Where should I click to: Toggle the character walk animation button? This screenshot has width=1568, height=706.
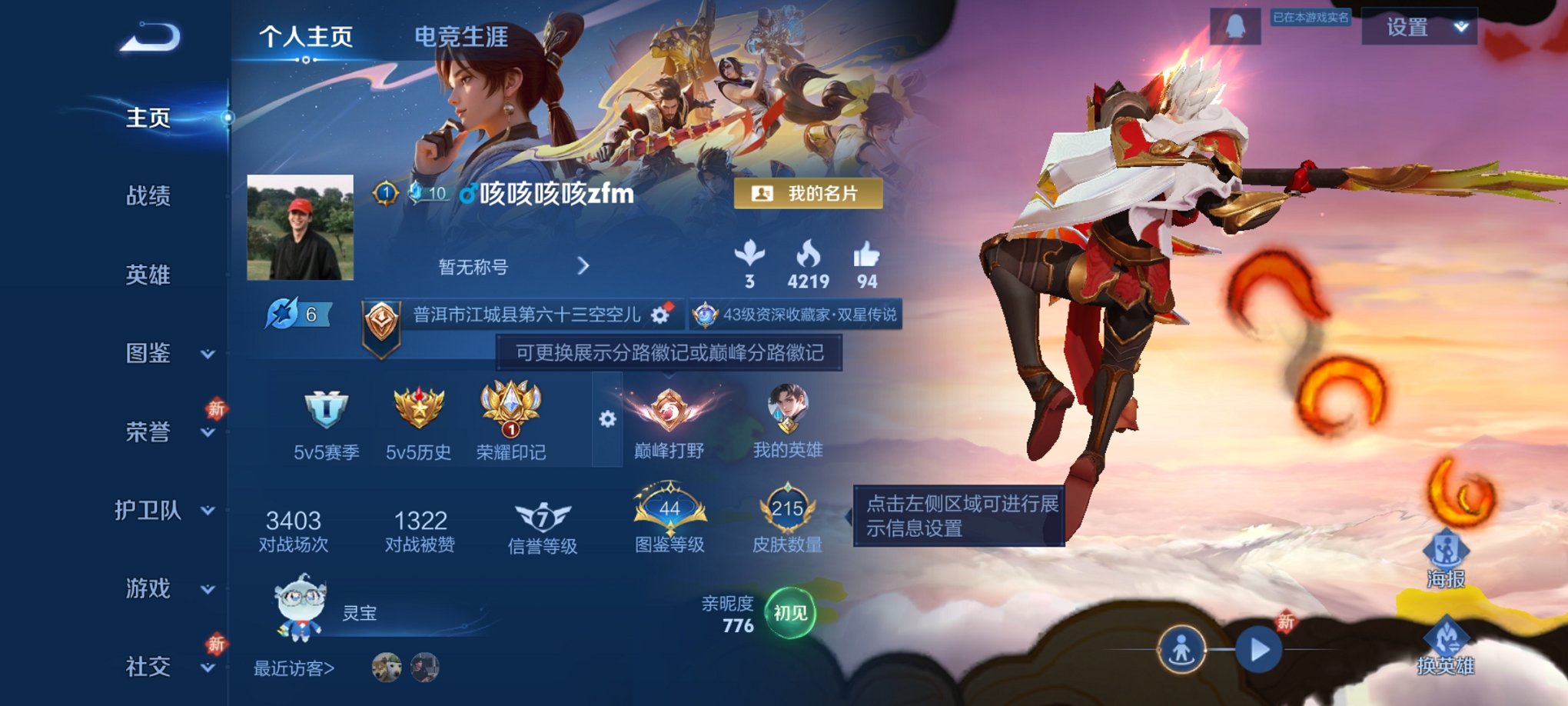tap(1181, 650)
